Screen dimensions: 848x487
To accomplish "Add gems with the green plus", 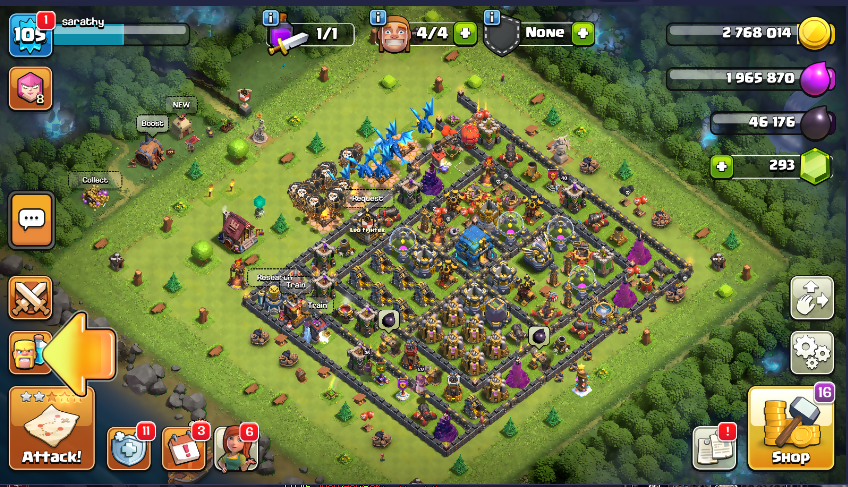I will point(722,164).
